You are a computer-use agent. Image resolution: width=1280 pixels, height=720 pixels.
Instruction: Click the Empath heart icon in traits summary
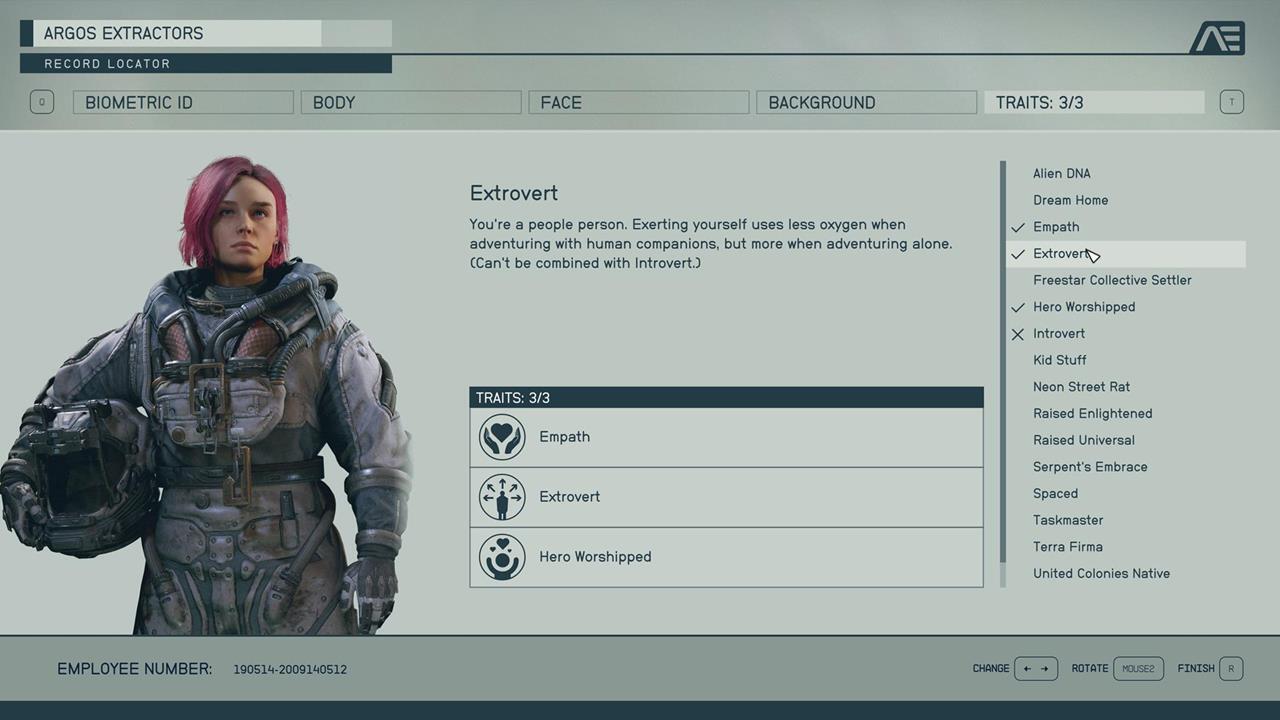(x=502, y=437)
